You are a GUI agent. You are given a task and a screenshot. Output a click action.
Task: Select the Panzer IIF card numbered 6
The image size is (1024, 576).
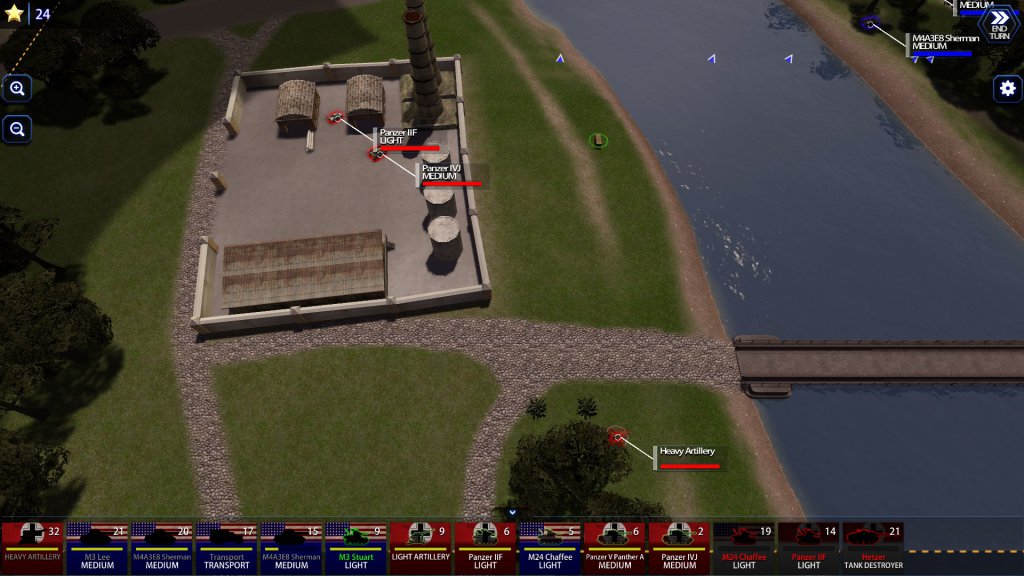(486, 547)
